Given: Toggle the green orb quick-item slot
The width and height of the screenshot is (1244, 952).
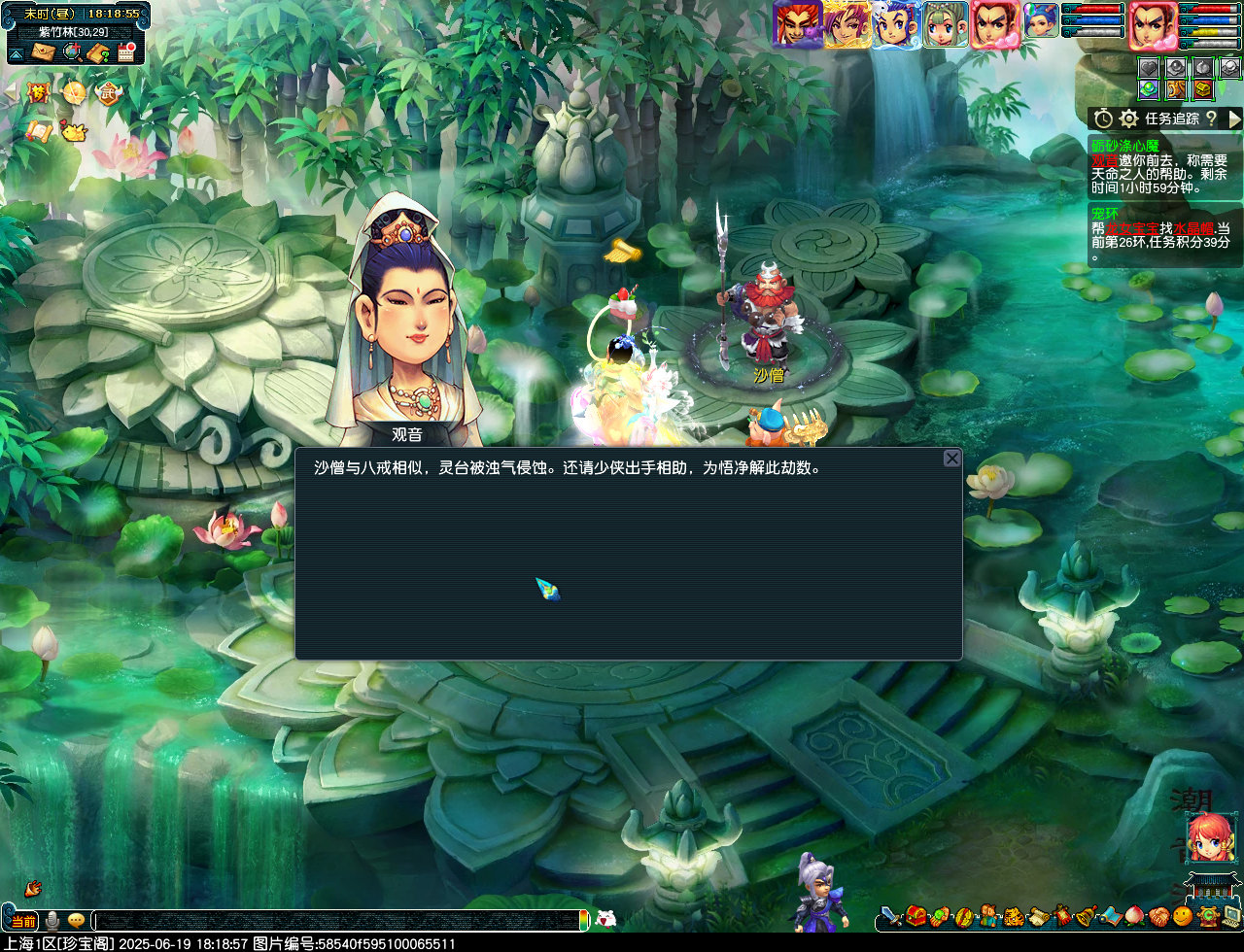Looking at the screenshot, I should click(1150, 89).
